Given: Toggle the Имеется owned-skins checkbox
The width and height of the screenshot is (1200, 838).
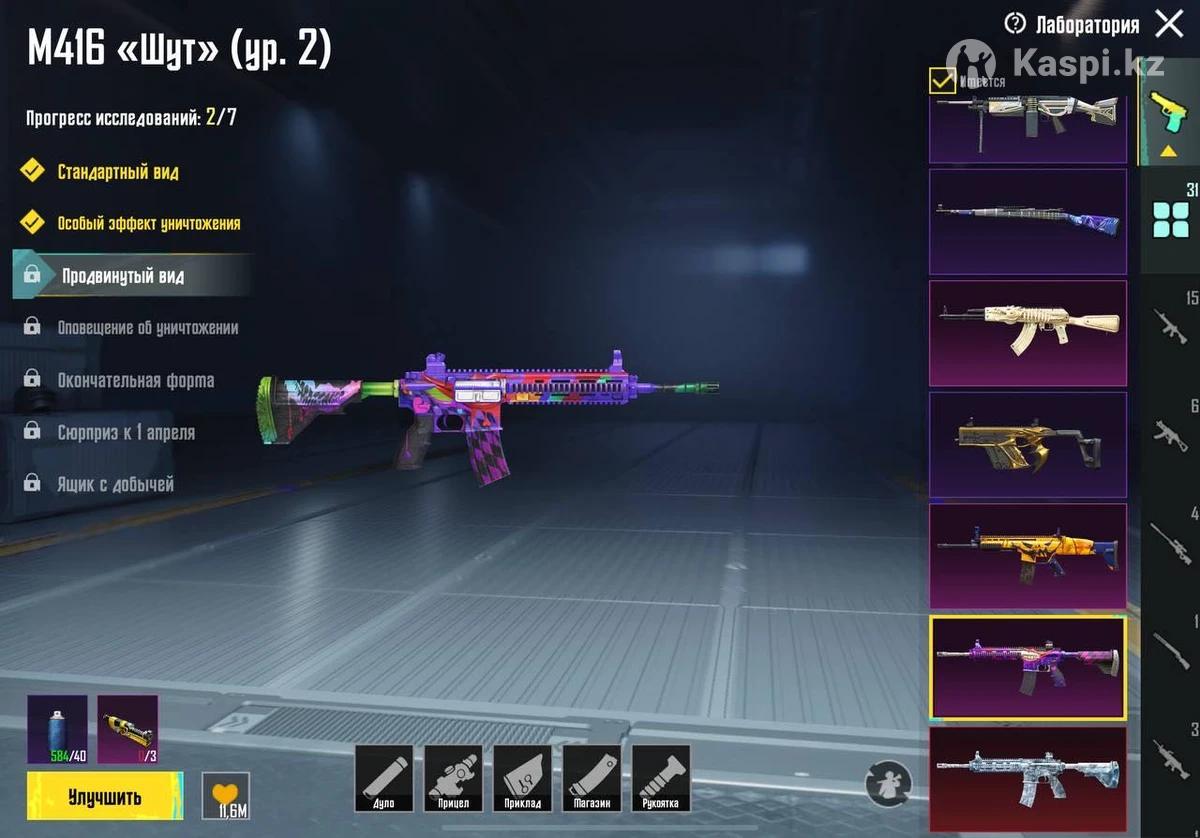Looking at the screenshot, I should click(x=942, y=80).
